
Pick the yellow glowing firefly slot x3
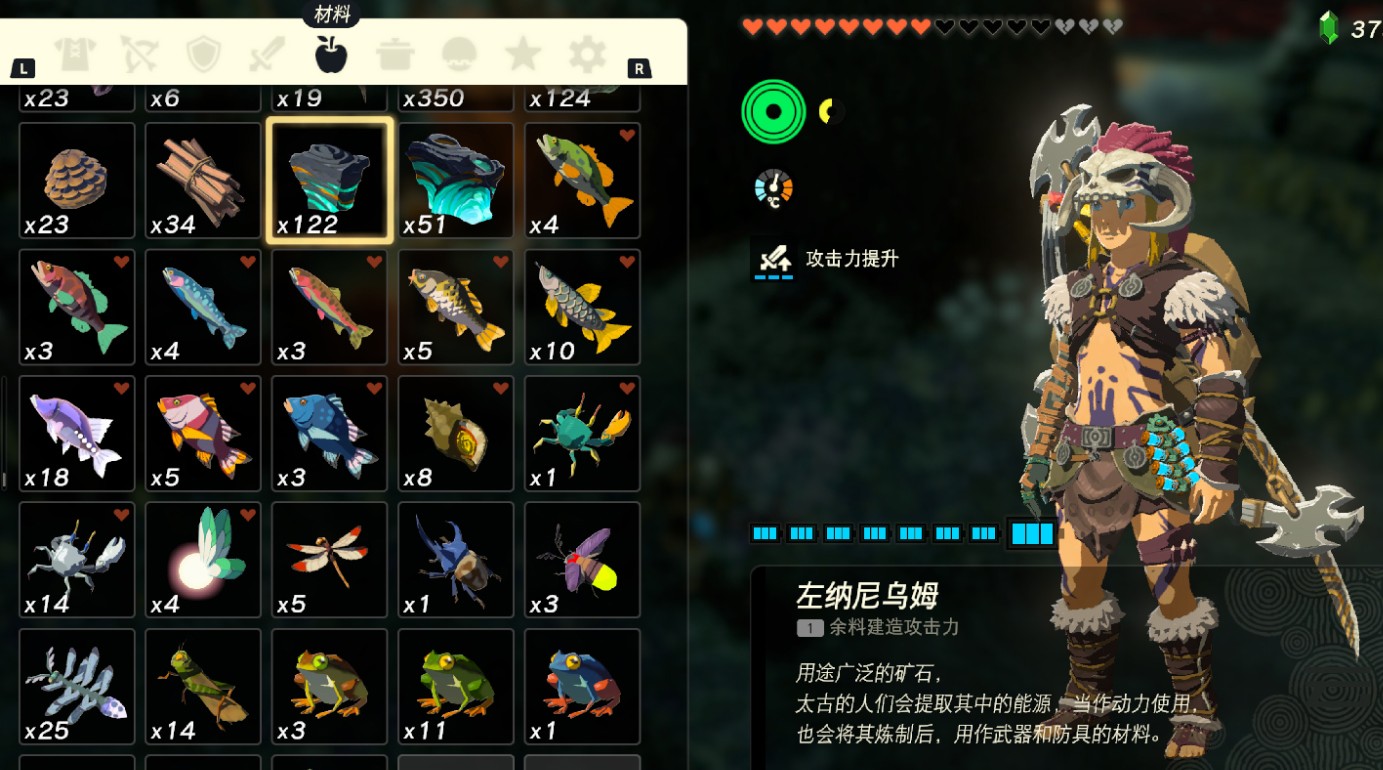pyautogui.click(x=582, y=560)
